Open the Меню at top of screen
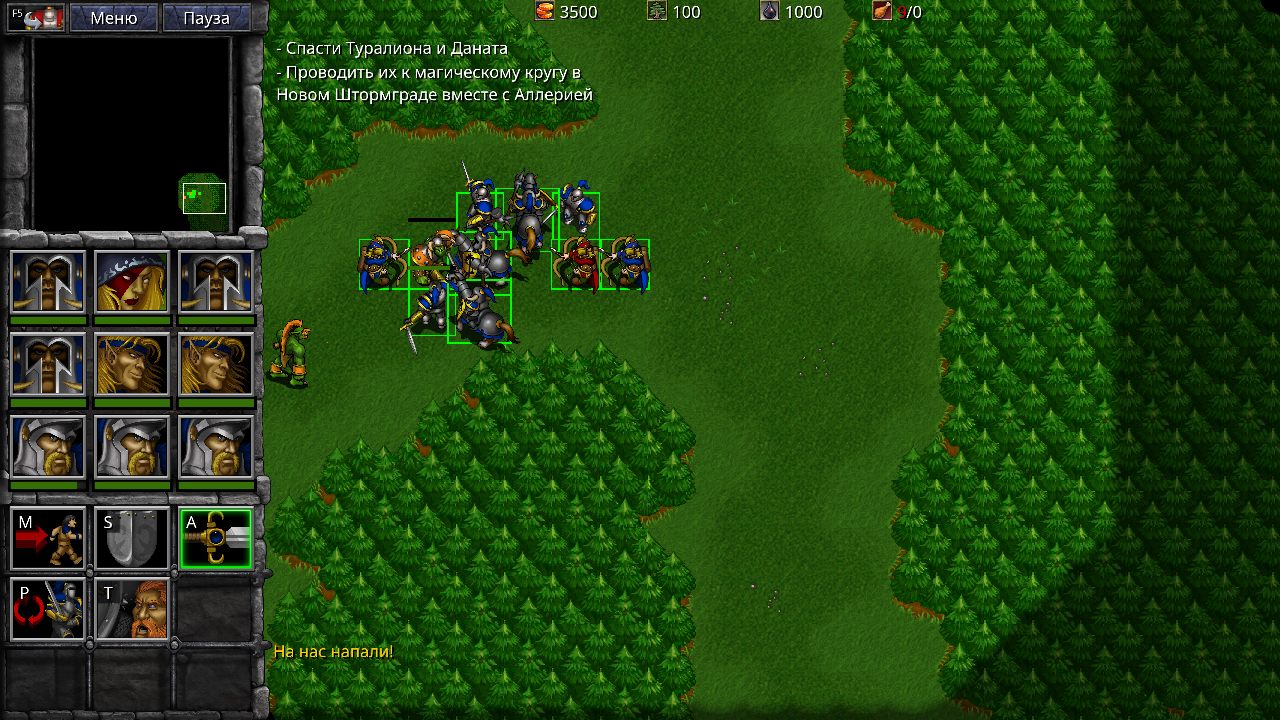Image resolution: width=1280 pixels, height=720 pixels. 113,17
